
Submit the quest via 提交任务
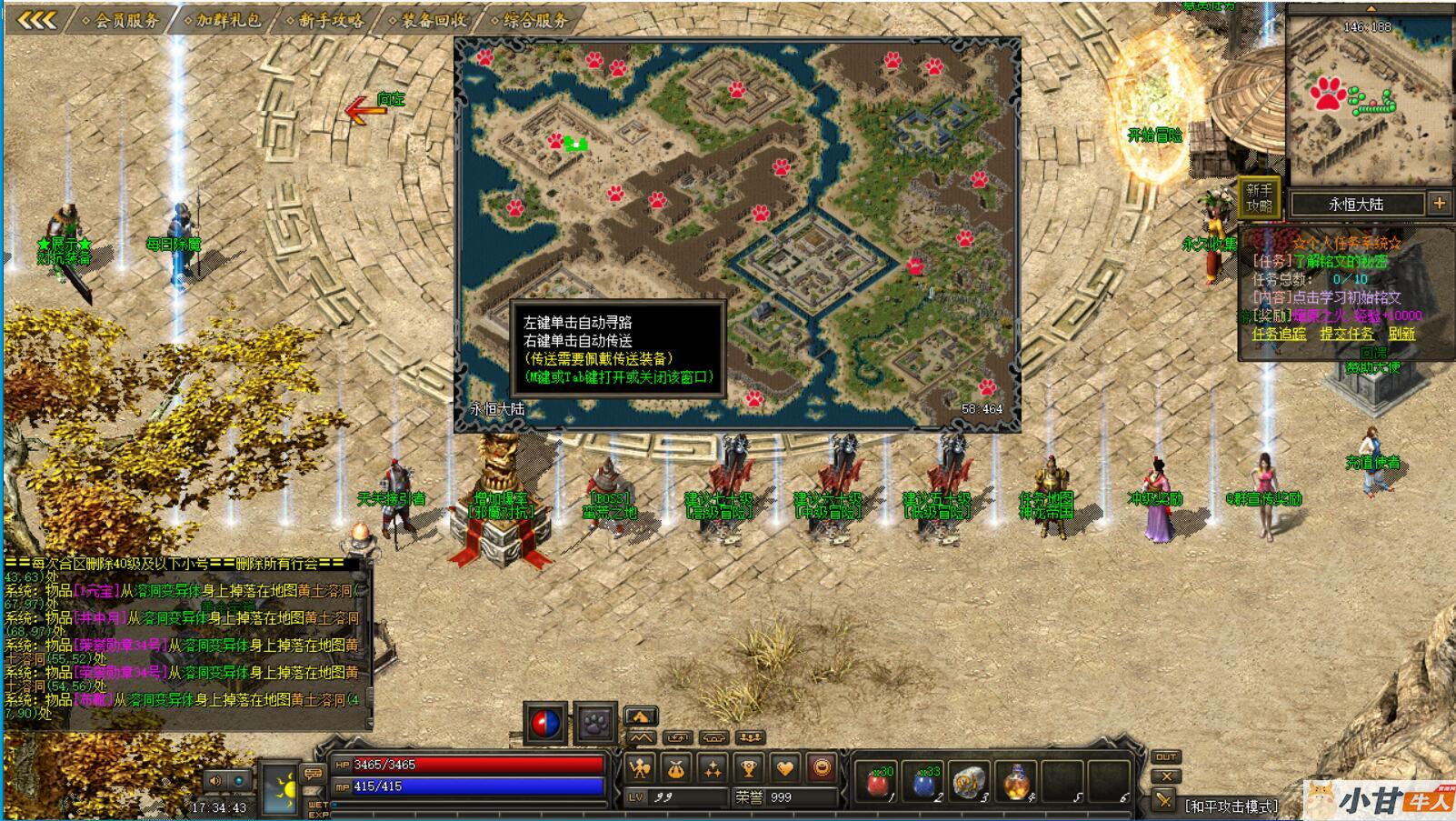(x=1347, y=334)
